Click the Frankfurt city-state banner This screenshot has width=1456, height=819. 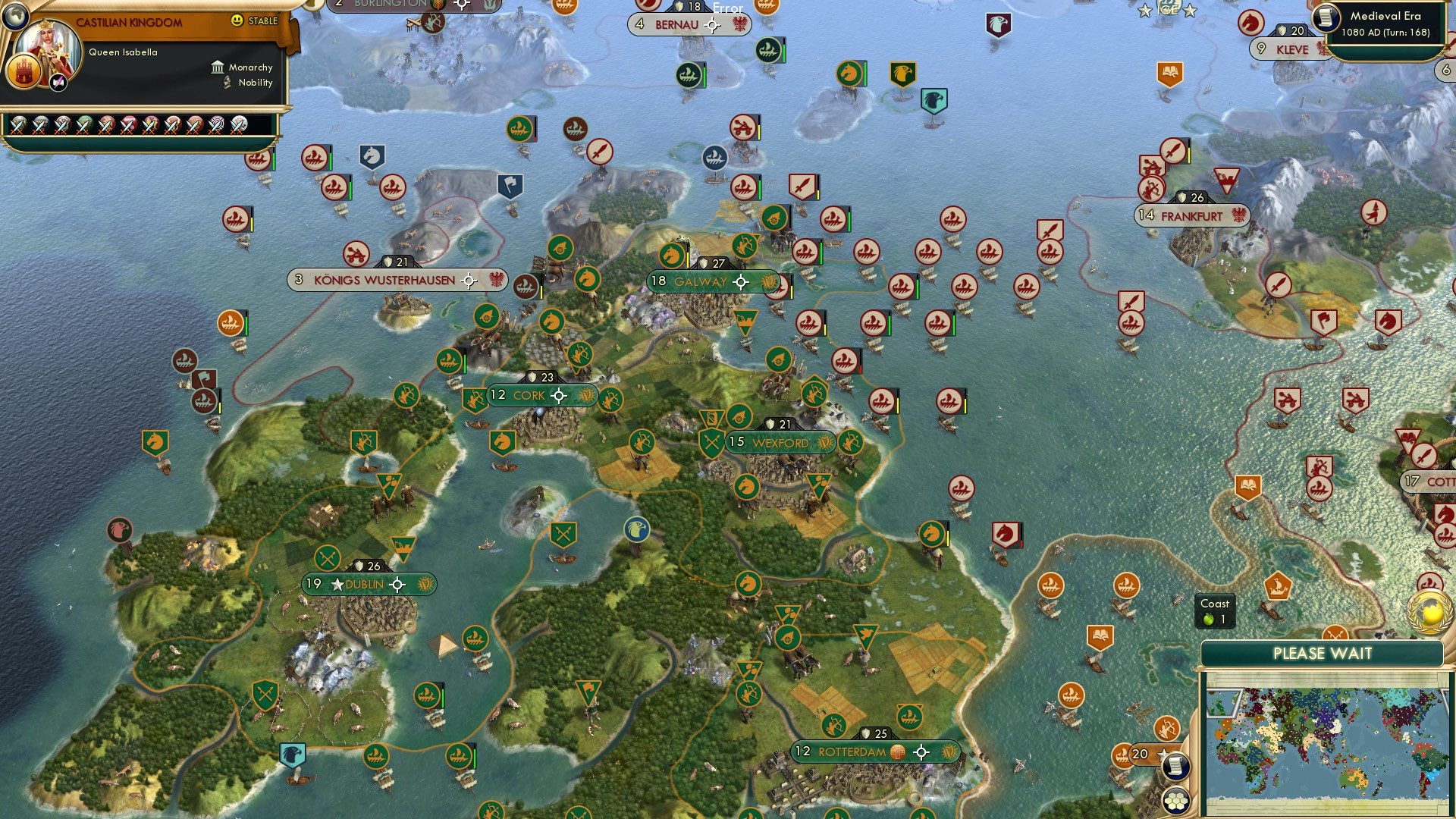[x=1191, y=216]
